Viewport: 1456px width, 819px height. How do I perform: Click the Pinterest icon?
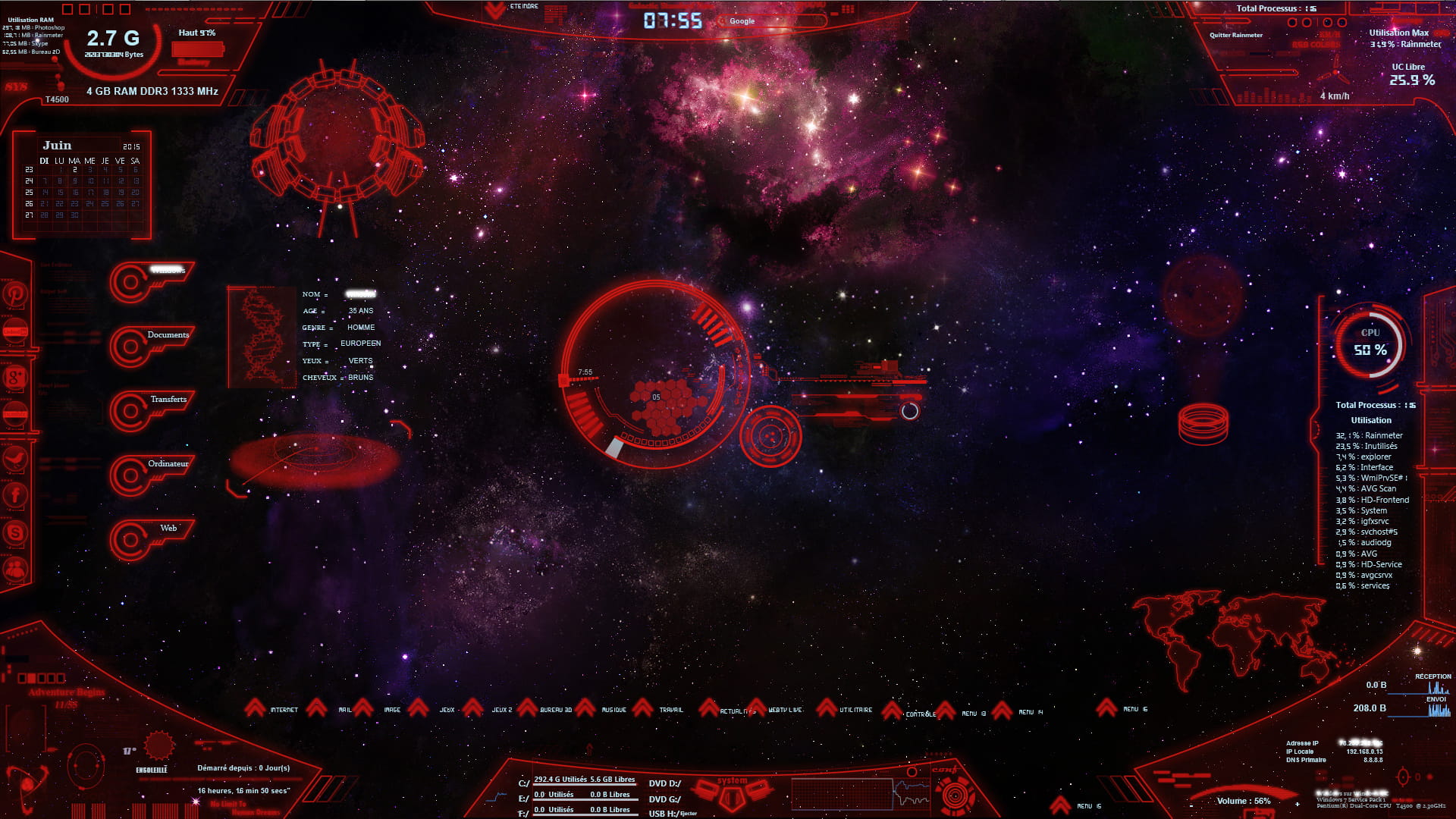(15, 293)
